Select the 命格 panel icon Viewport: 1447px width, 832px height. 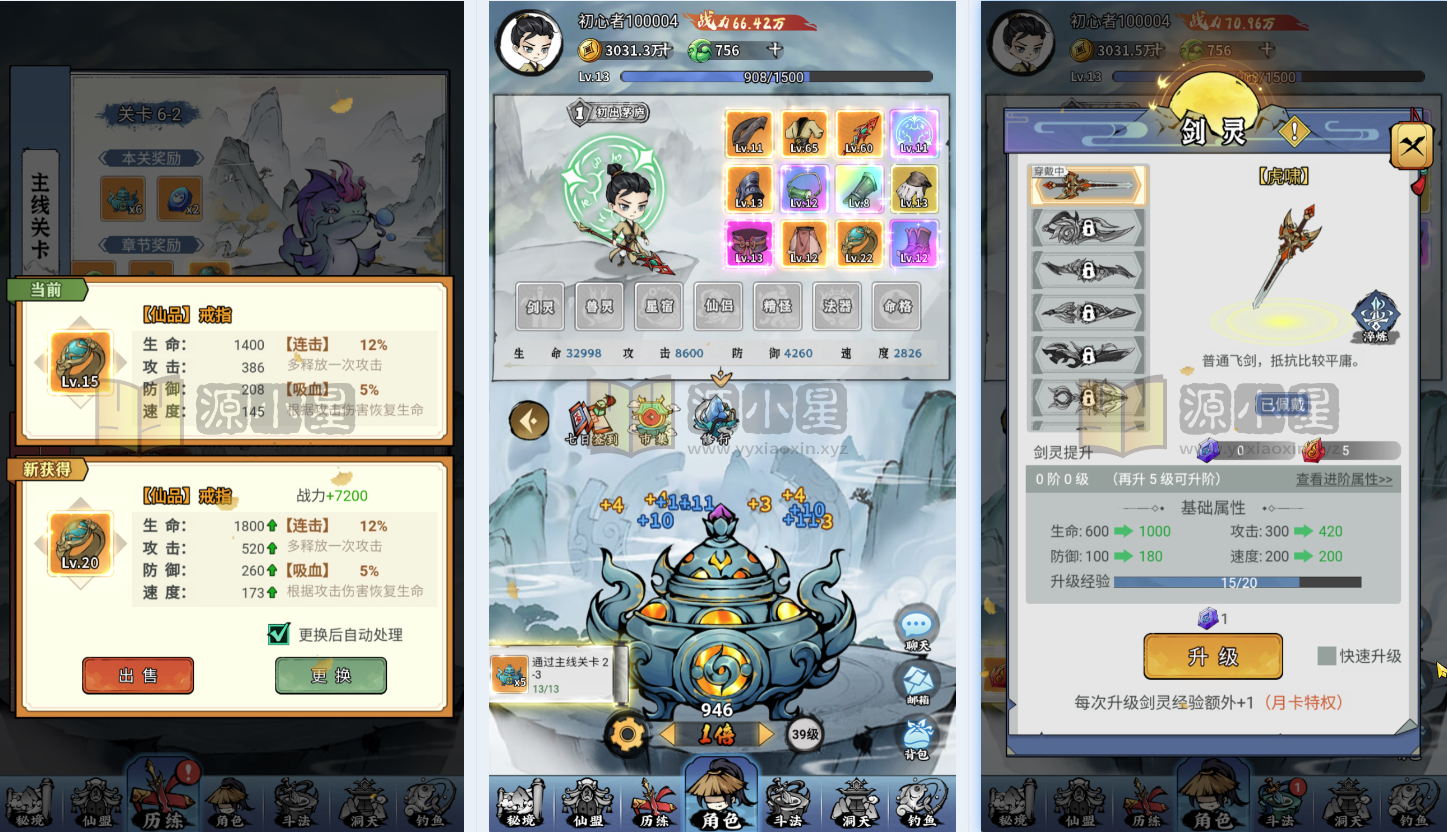point(896,306)
